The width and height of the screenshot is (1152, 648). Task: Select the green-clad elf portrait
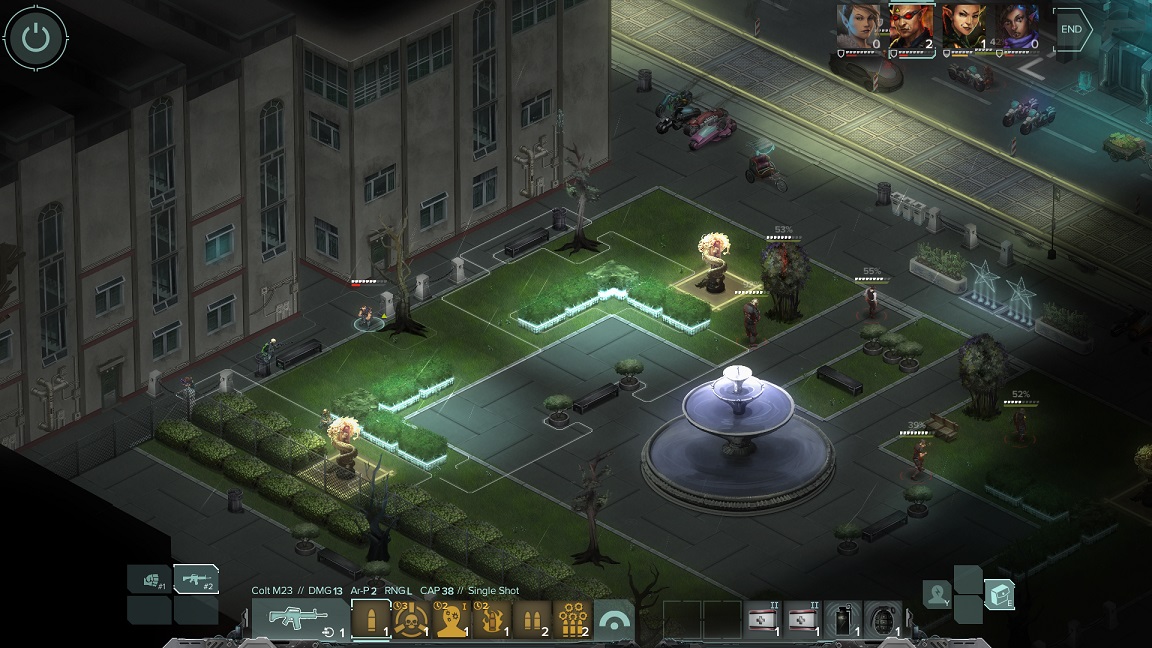[964, 26]
